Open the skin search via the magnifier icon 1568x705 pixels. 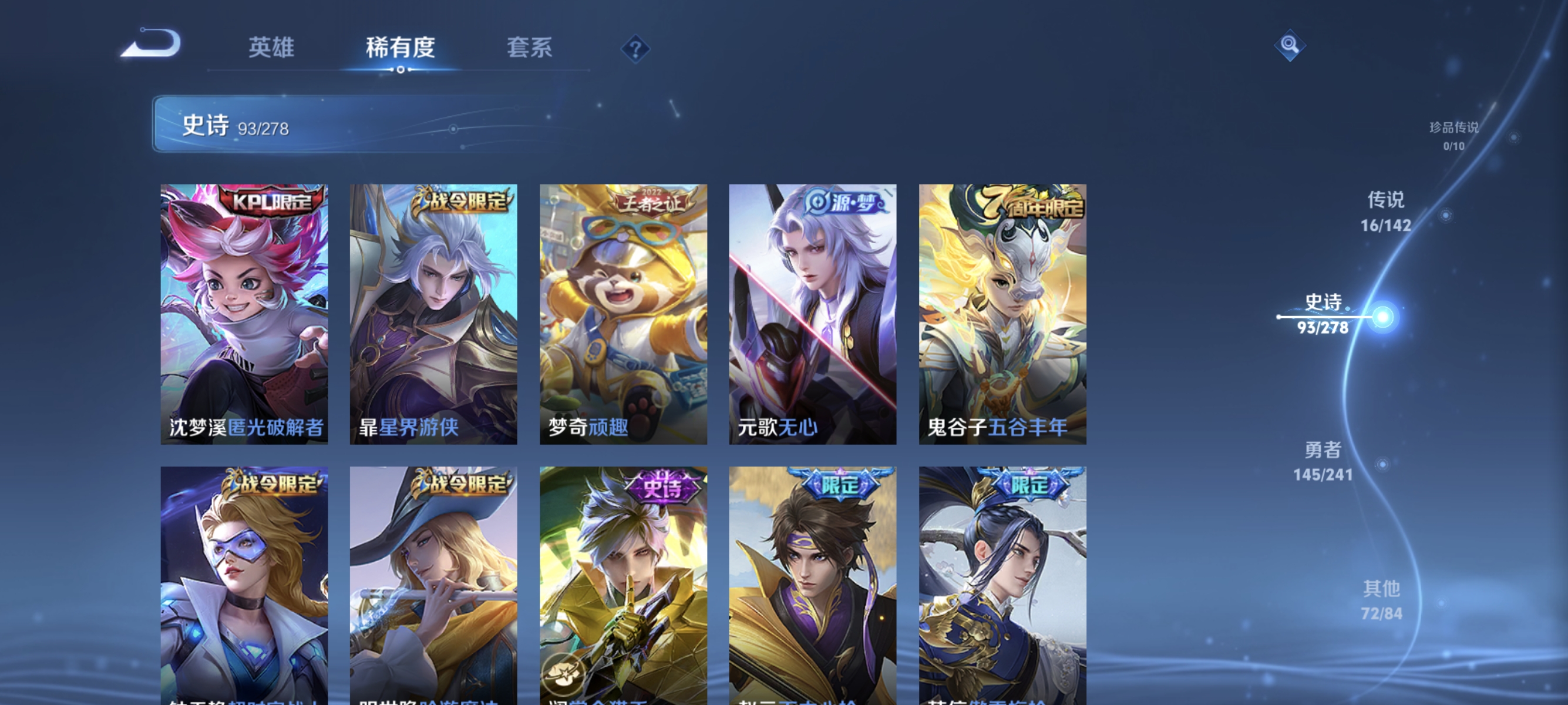tap(1290, 45)
